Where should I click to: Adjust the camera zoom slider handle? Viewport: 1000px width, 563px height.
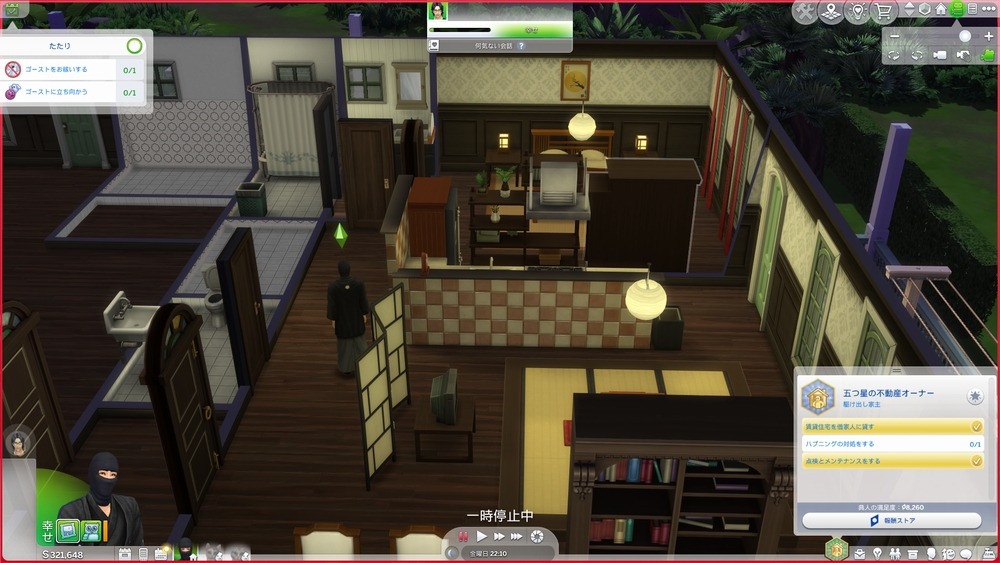[964, 36]
